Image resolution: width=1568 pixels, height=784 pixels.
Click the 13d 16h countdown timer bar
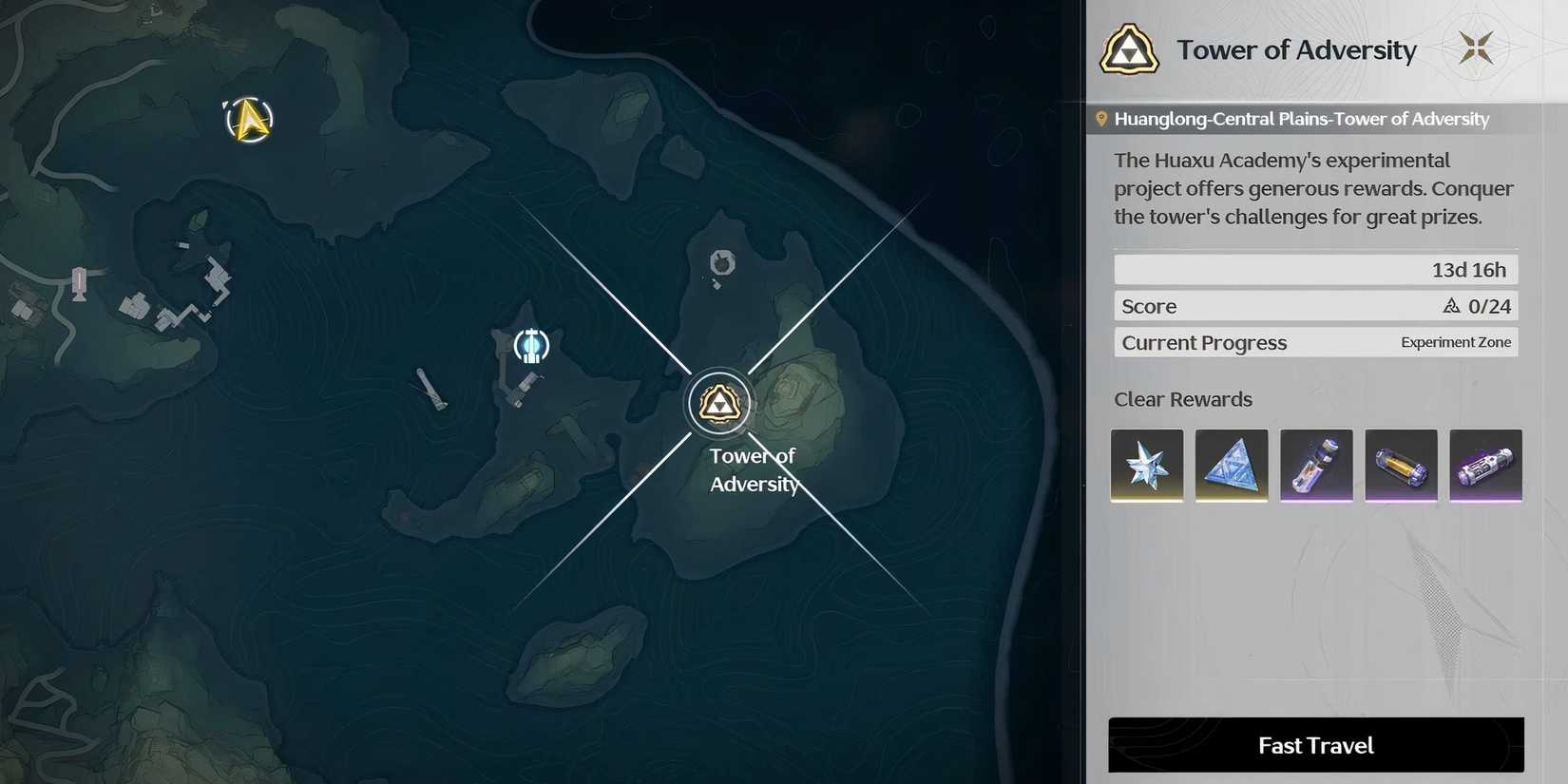(1314, 269)
